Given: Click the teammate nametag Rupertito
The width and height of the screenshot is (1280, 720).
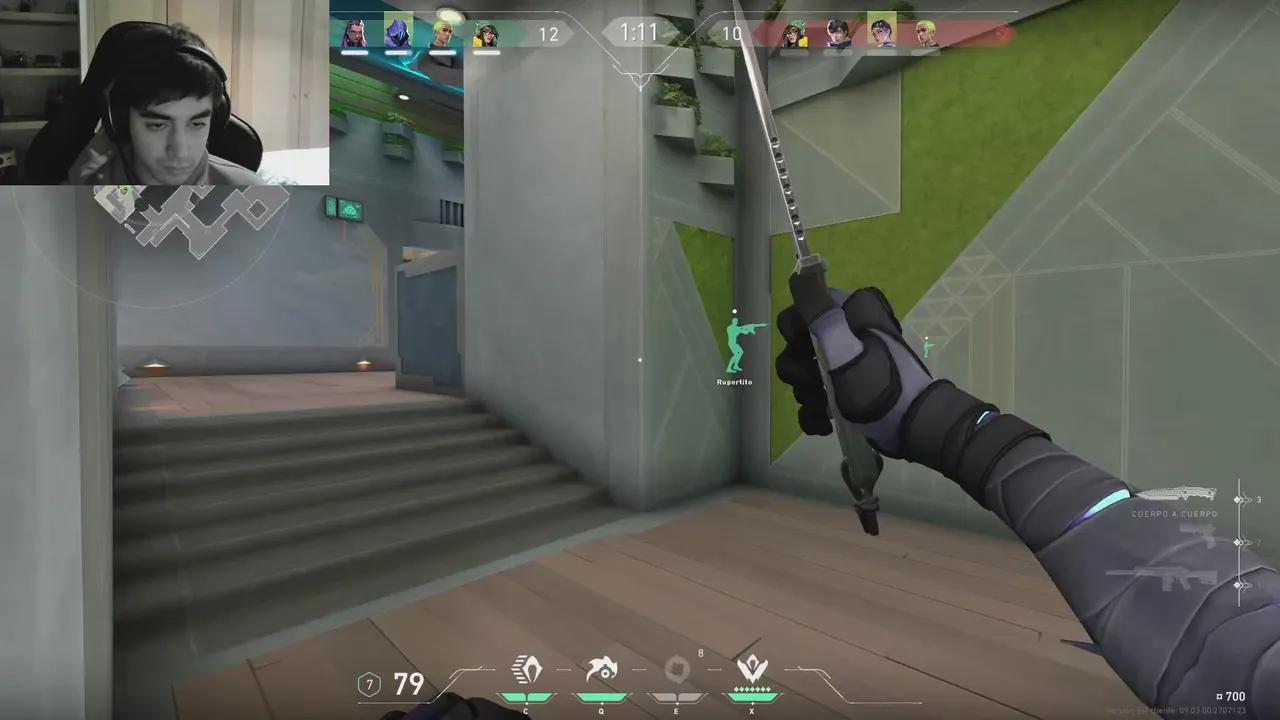Looking at the screenshot, I should [734, 381].
